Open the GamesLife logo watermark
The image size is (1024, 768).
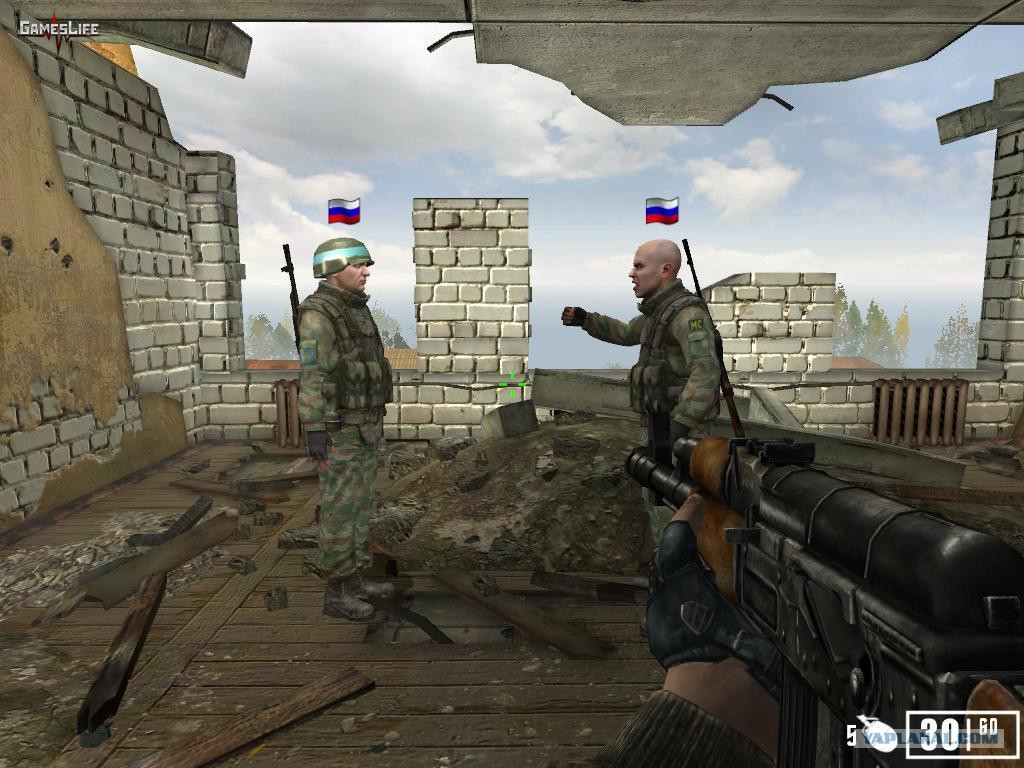(x=58, y=28)
